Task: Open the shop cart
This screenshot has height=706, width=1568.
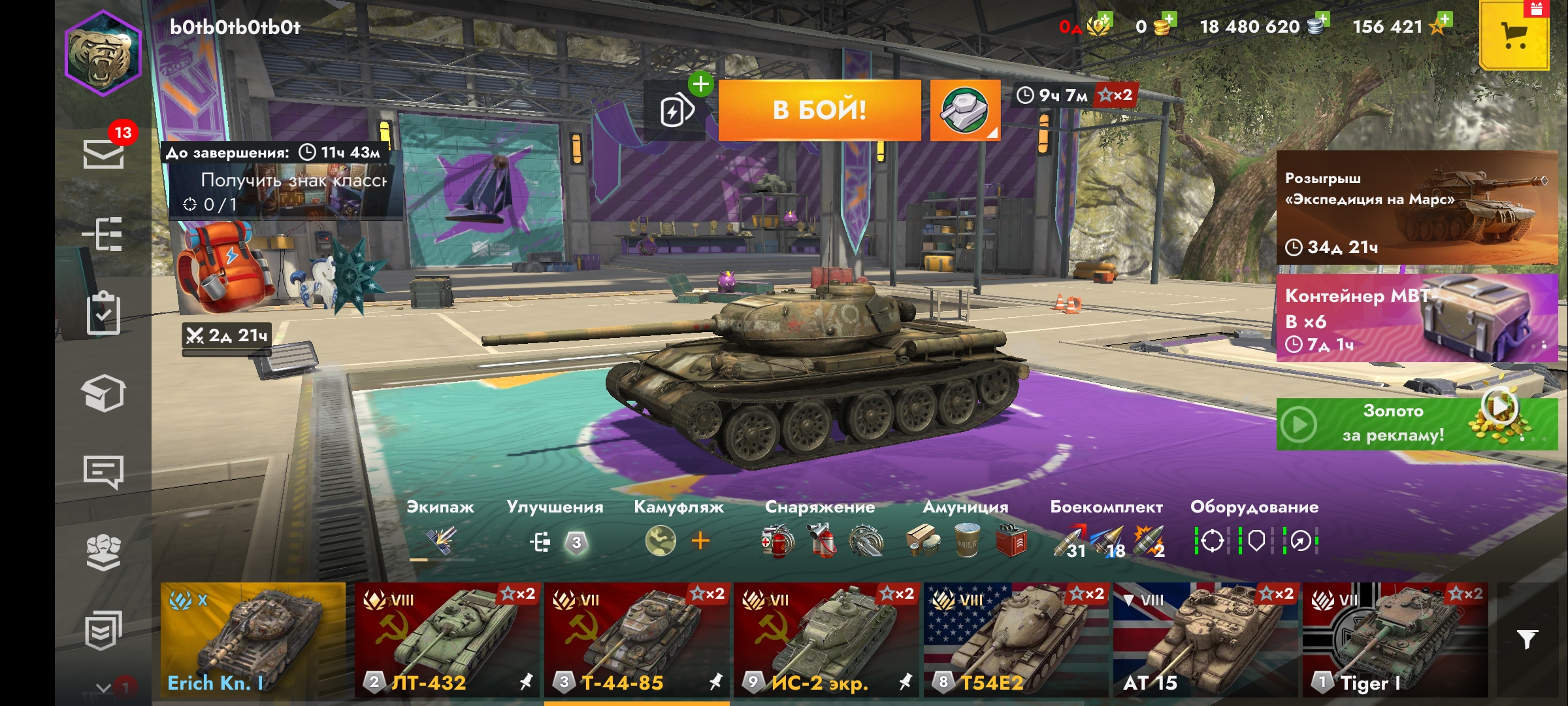Action: click(1514, 35)
